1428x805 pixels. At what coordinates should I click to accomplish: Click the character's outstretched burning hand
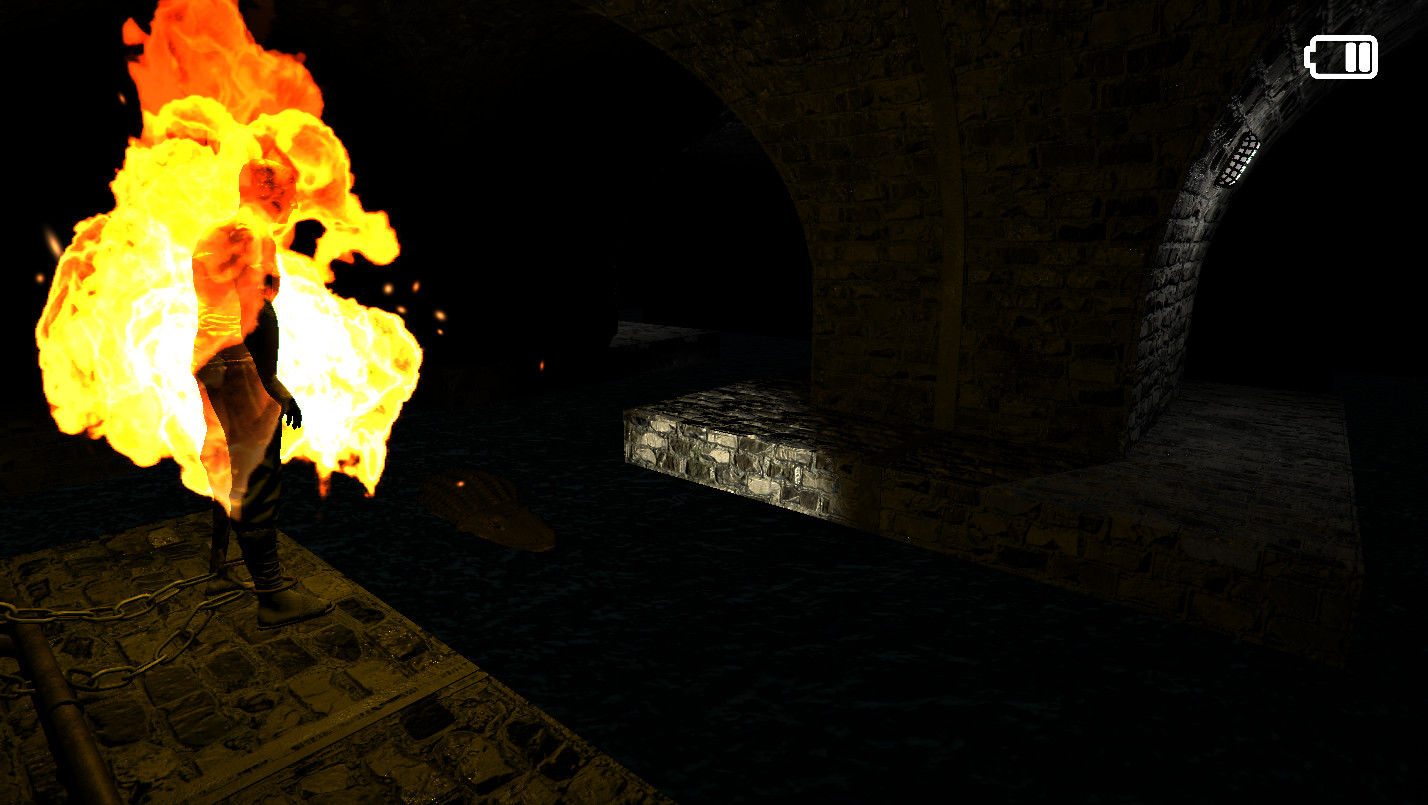pyautogui.click(x=293, y=420)
